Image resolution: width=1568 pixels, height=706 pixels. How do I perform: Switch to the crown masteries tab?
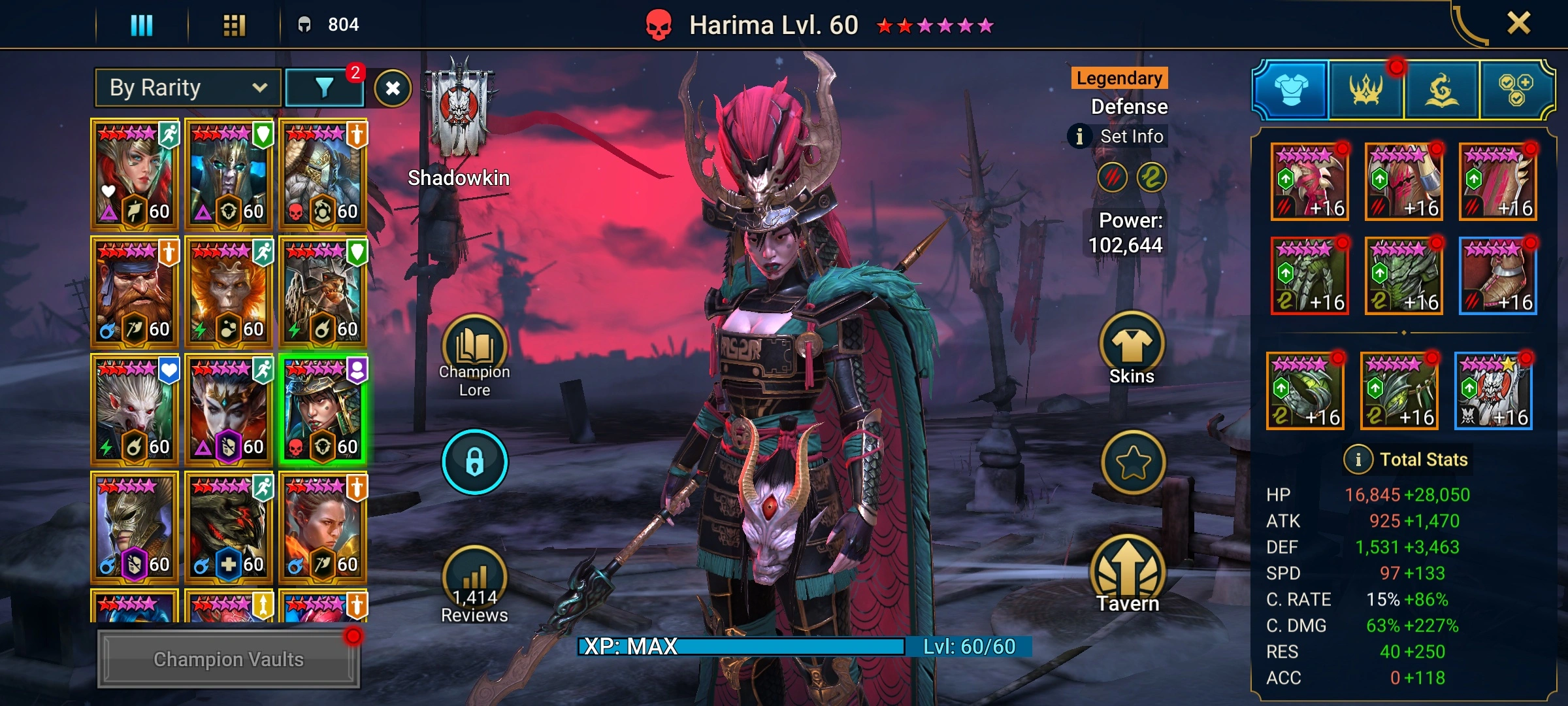pyautogui.click(x=1366, y=90)
